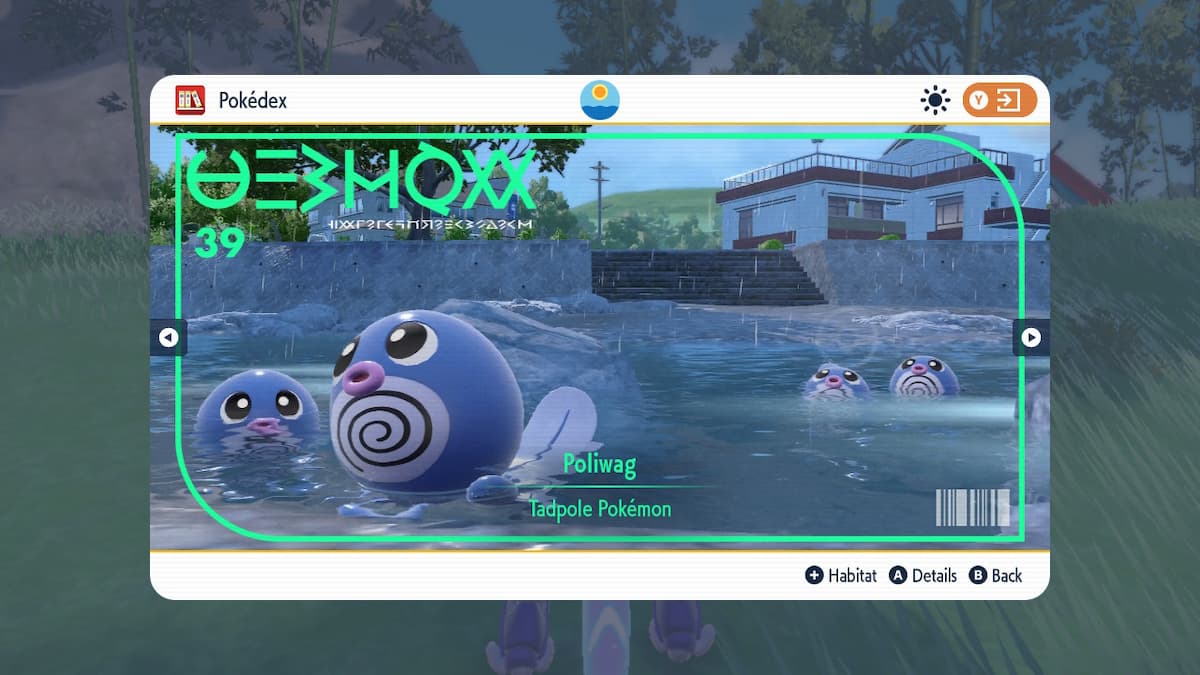This screenshot has height=675, width=1200.
Task: Click the red Pokédex book icon
Action: (190, 100)
